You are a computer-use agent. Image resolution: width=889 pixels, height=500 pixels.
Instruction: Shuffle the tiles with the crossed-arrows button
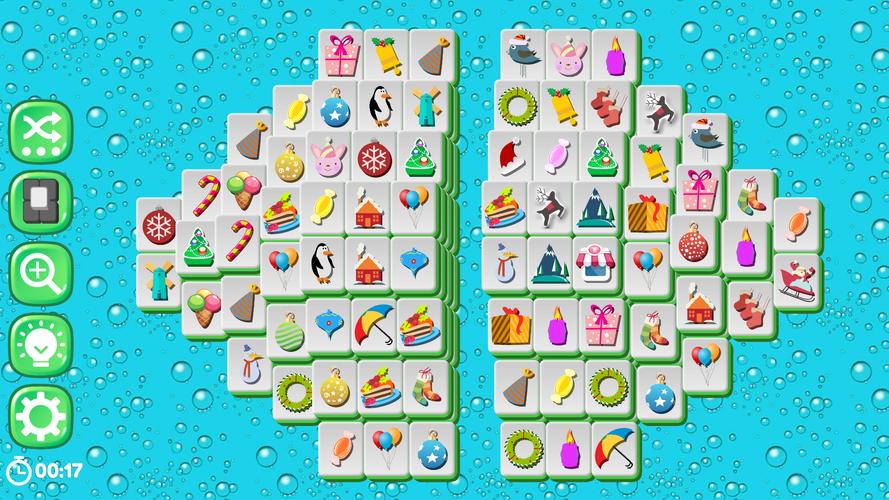[41, 131]
